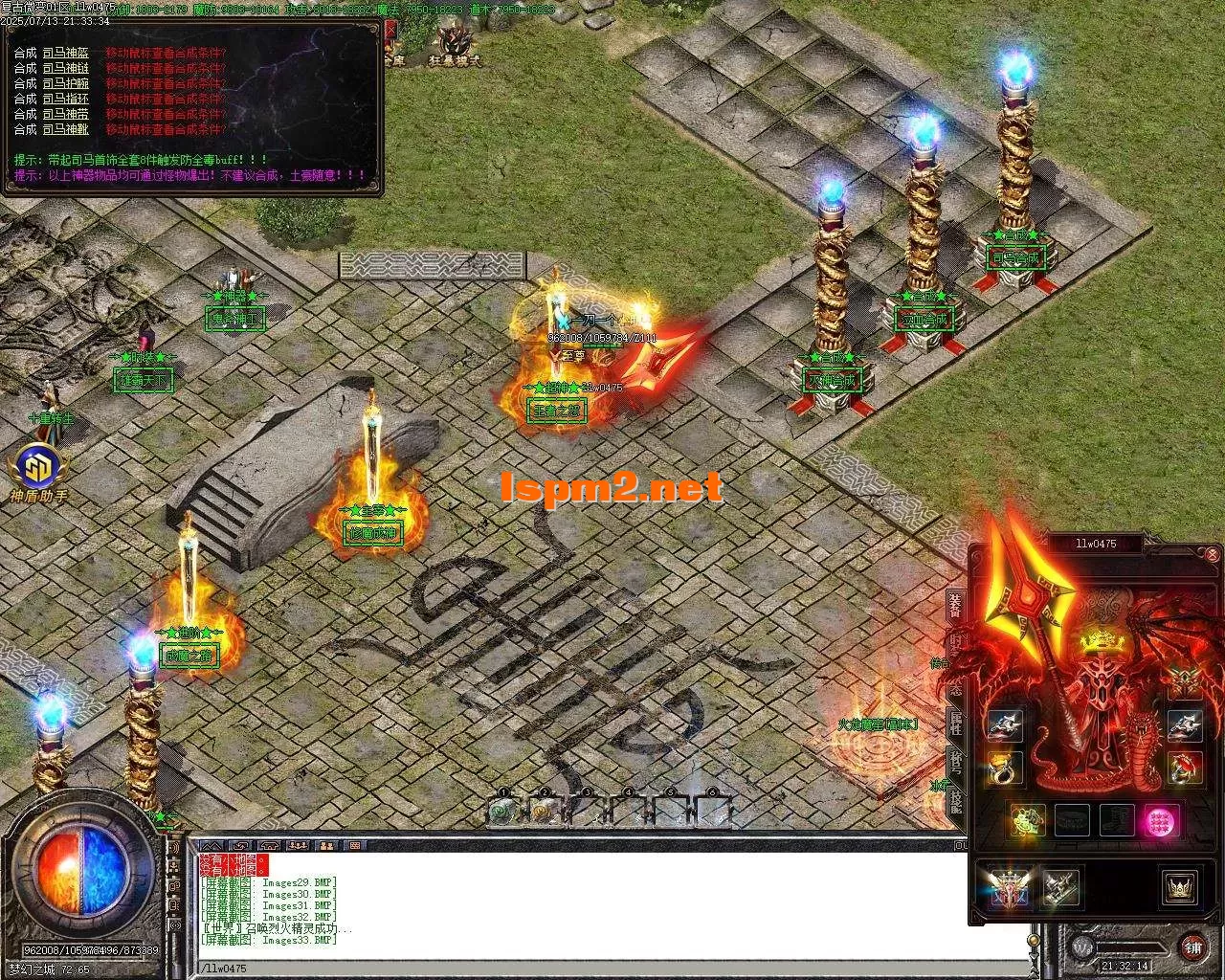Image resolution: width=1225 pixels, height=980 pixels.
Task: Select the crown icon slot in the character panel
Action: [x=1180, y=887]
